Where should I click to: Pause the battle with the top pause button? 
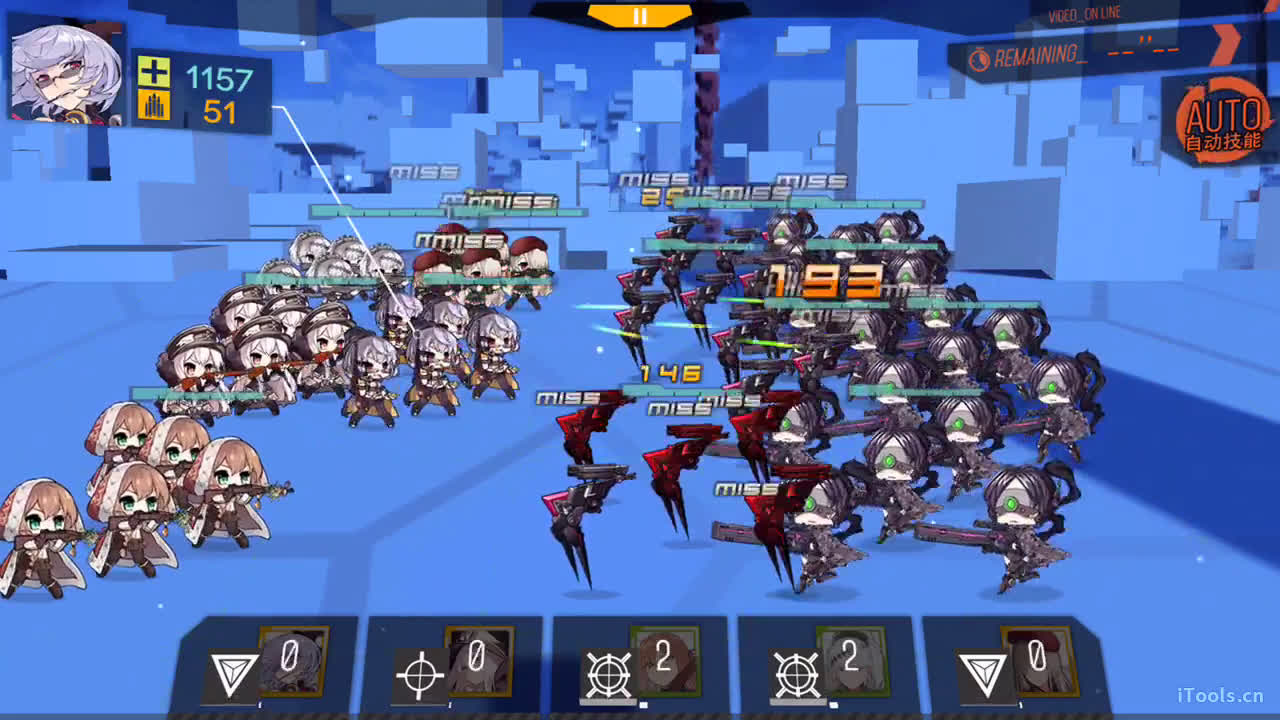point(640,16)
